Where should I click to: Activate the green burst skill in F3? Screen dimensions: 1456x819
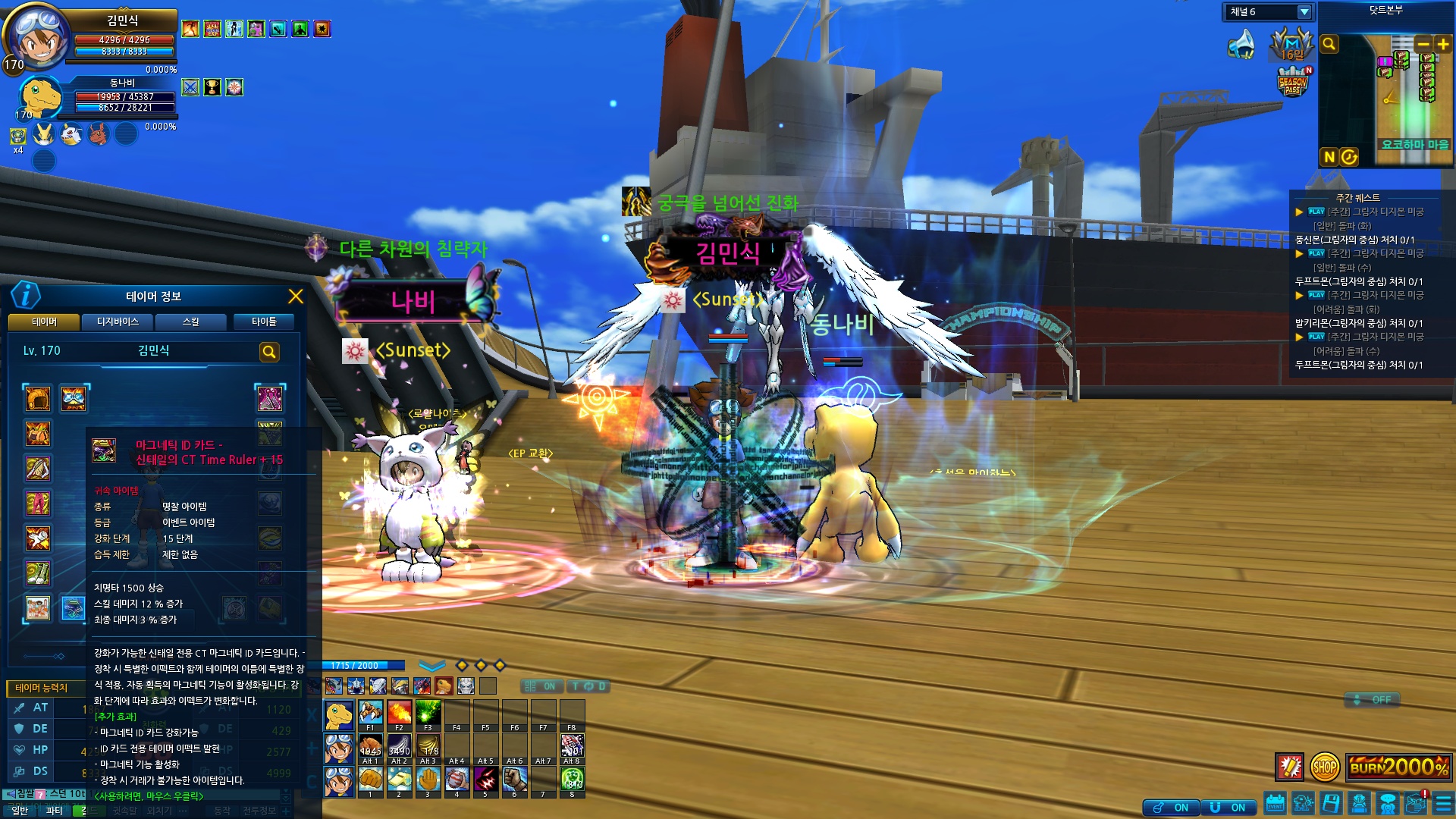coord(428,713)
